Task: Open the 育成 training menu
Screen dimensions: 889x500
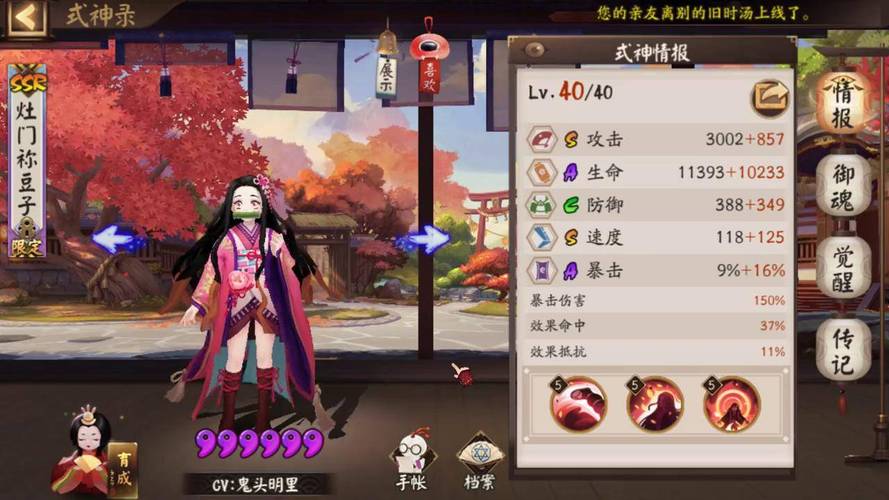Action: (x=122, y=469)
